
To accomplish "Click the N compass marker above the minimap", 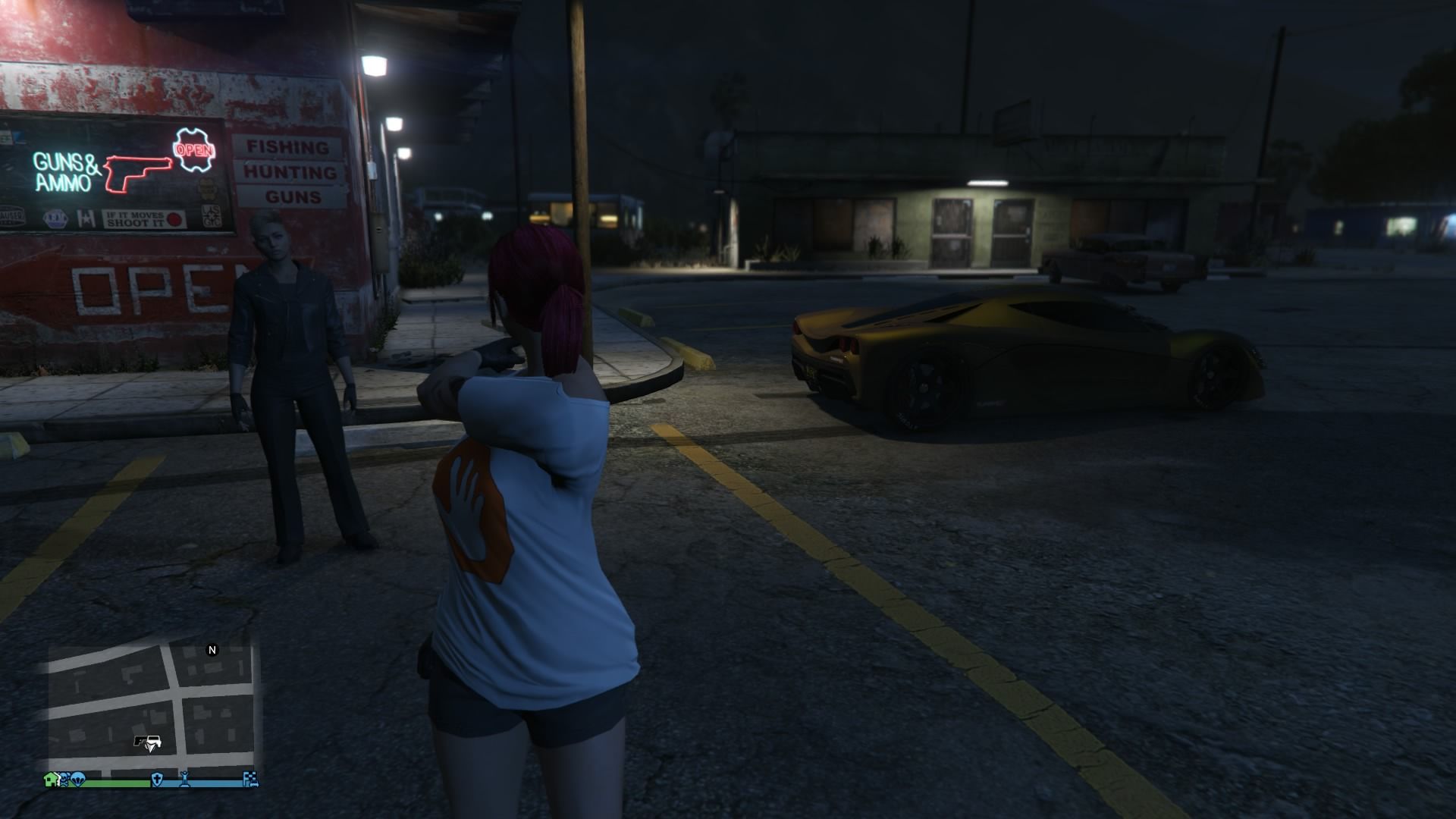I will [x=212, y=650].
